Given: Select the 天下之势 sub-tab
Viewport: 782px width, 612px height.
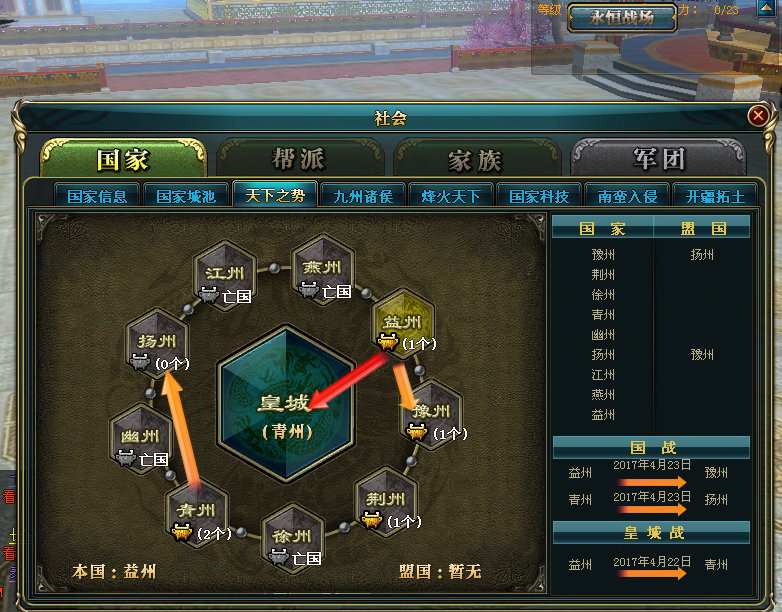Looking at the screenshot, I should click(275, 195).
